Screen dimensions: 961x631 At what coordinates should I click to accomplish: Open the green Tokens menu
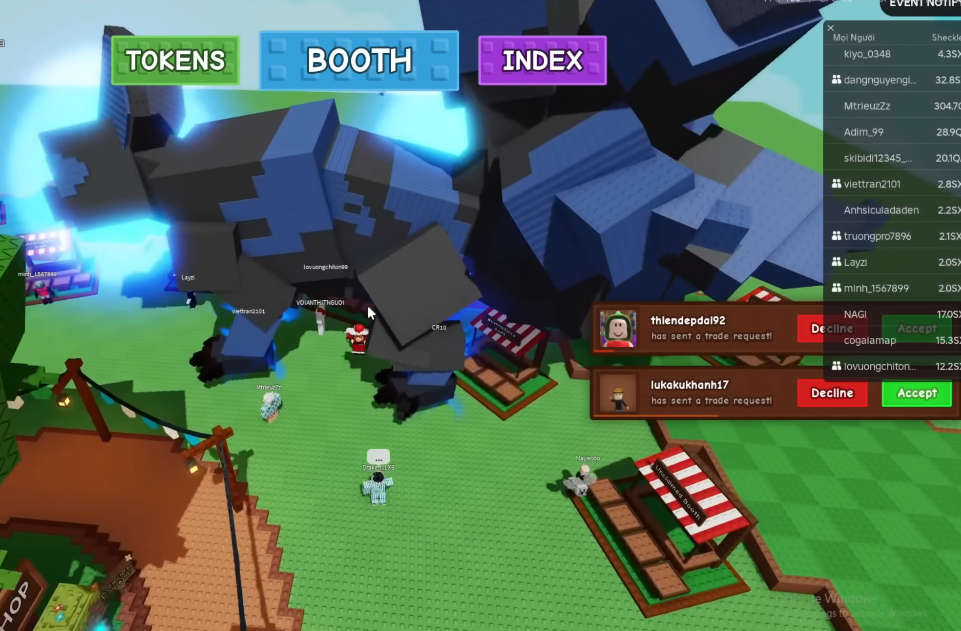pos(175,60)
